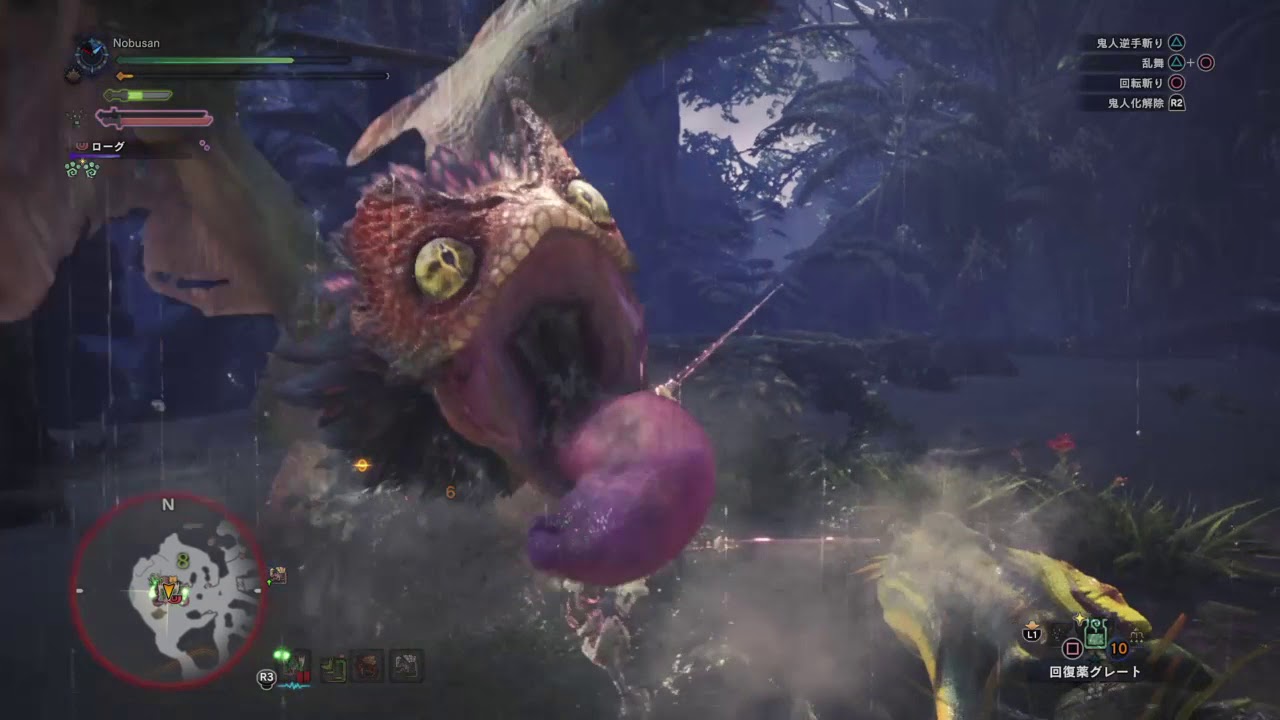Viewport: 1280px width, 720px height.
Task: Click the N marker on the minimap
Action: pyautogui.click(x=168, y=505)
